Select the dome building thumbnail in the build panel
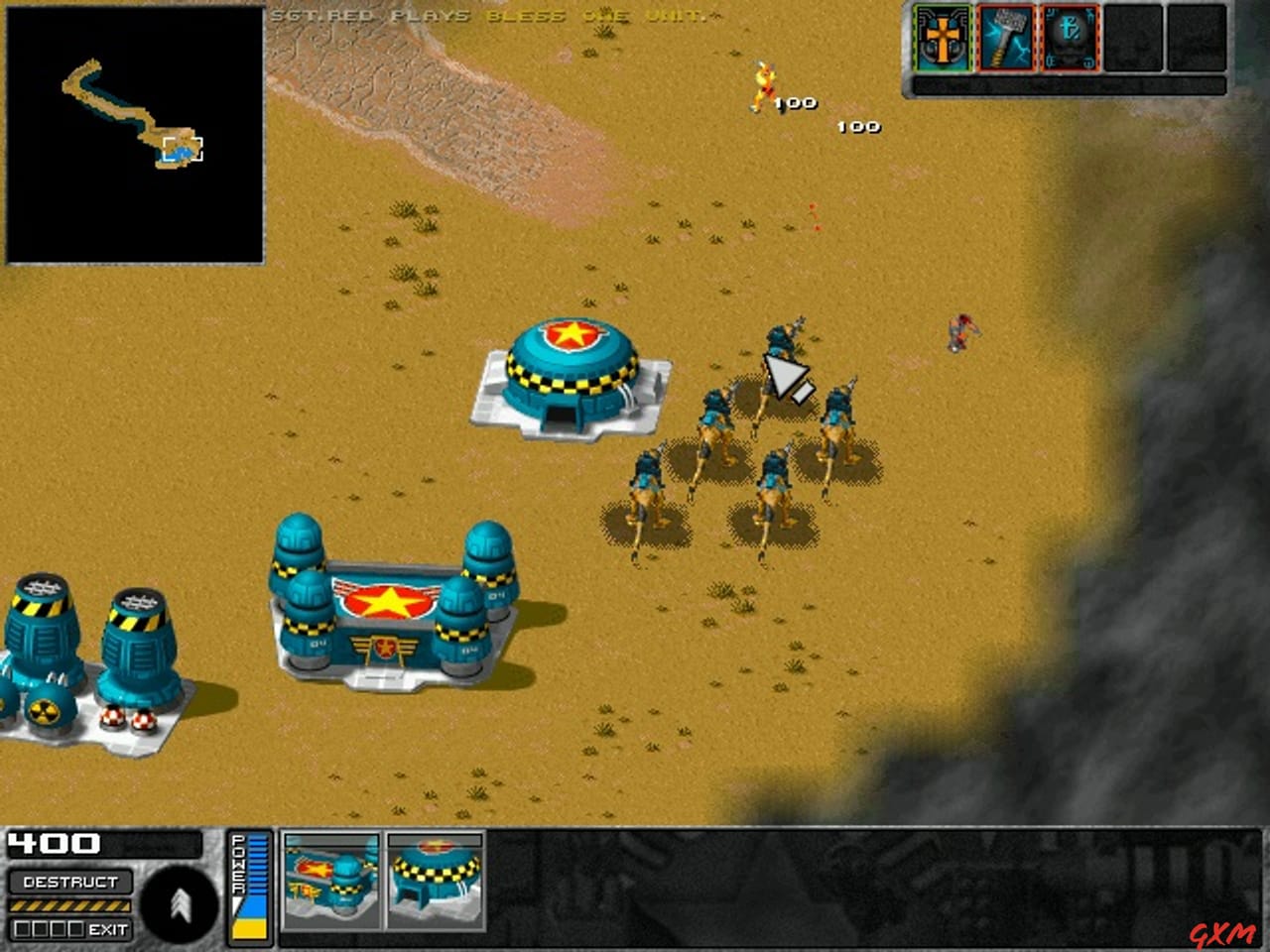Image resolution: width=1270 pixels, height=952 pixels. (435, 886)
